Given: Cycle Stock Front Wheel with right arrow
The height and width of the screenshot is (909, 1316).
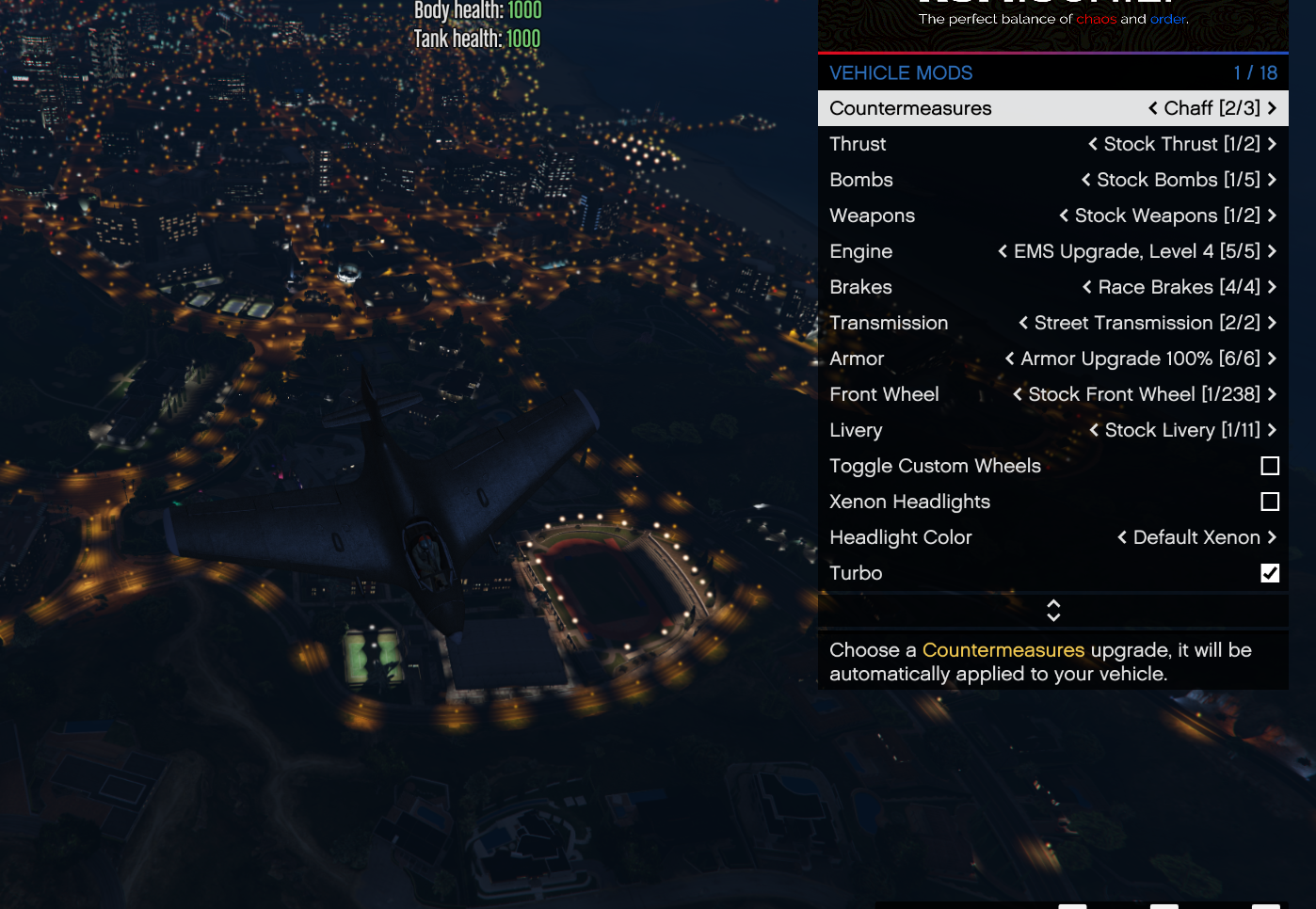Looking at the screenshot, I should click(x=1272, y=394).
